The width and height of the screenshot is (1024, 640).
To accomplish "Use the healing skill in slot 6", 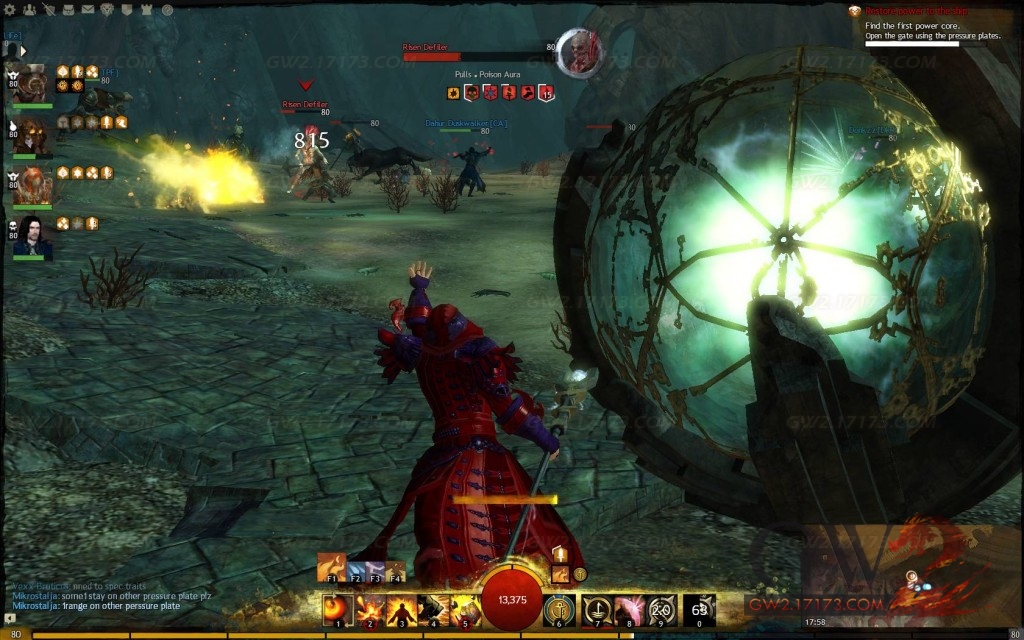I will (558, 608).
